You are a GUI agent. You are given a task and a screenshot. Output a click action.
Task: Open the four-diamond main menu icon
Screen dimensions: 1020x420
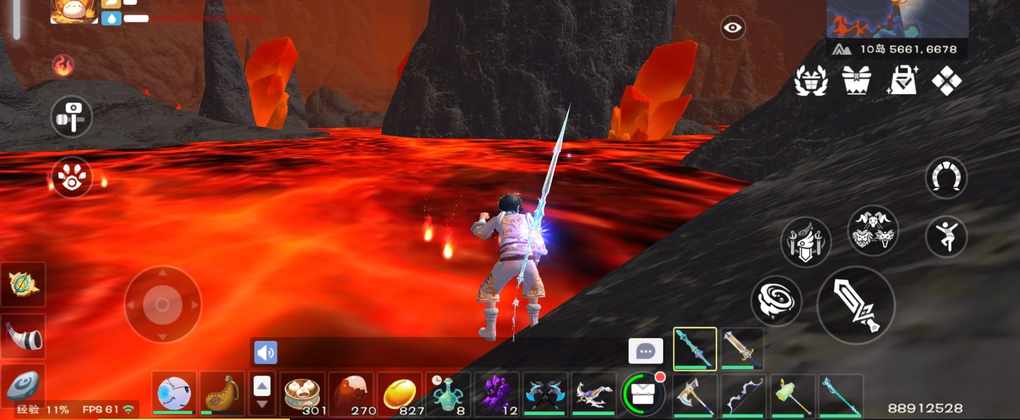(947, 82)
